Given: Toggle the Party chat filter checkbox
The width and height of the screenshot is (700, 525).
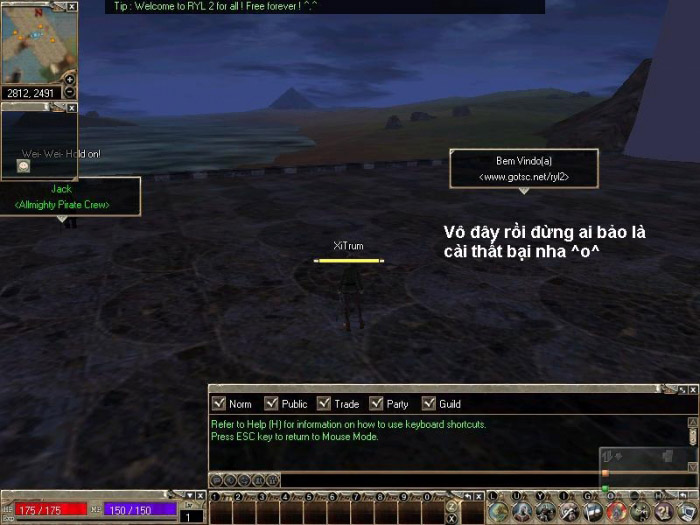Looking at the screenshot, I should point(376,404).
